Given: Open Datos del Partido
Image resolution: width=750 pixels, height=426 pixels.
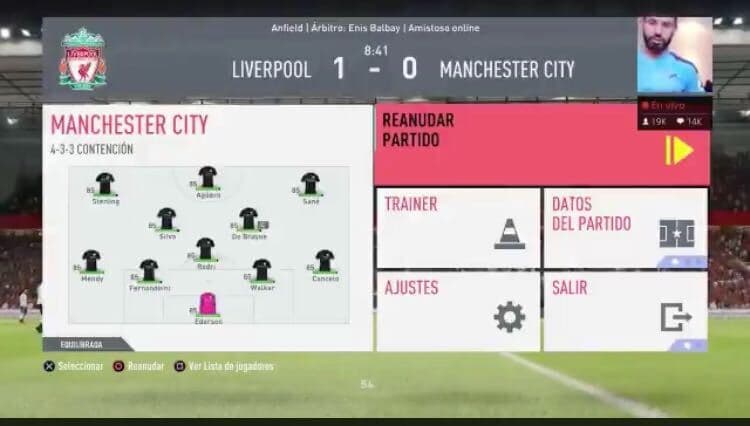Looking at the screenshot, I should click(625, 227).
